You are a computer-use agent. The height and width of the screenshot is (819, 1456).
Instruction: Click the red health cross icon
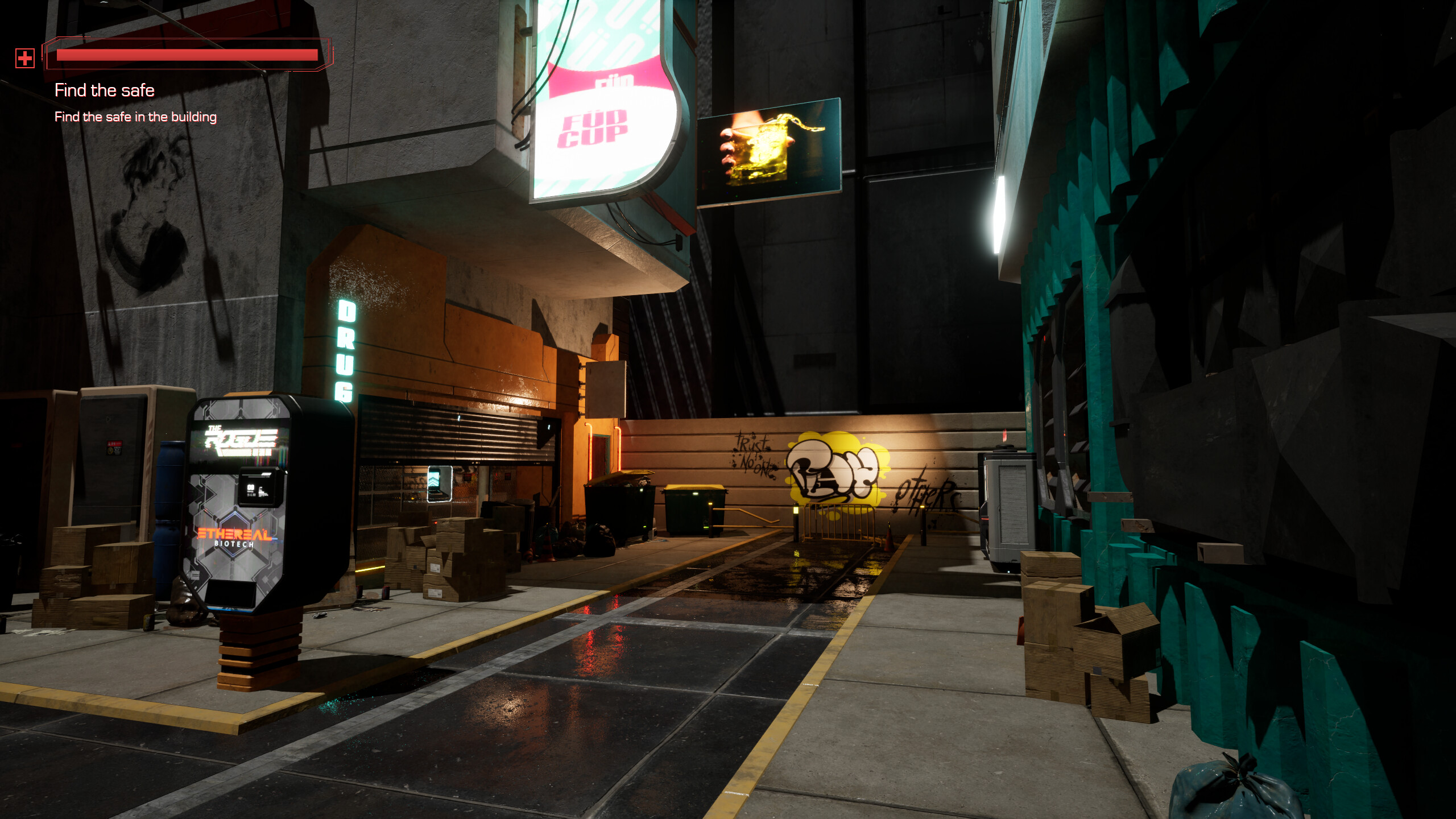pyautogui.click(x=25, y=57)
